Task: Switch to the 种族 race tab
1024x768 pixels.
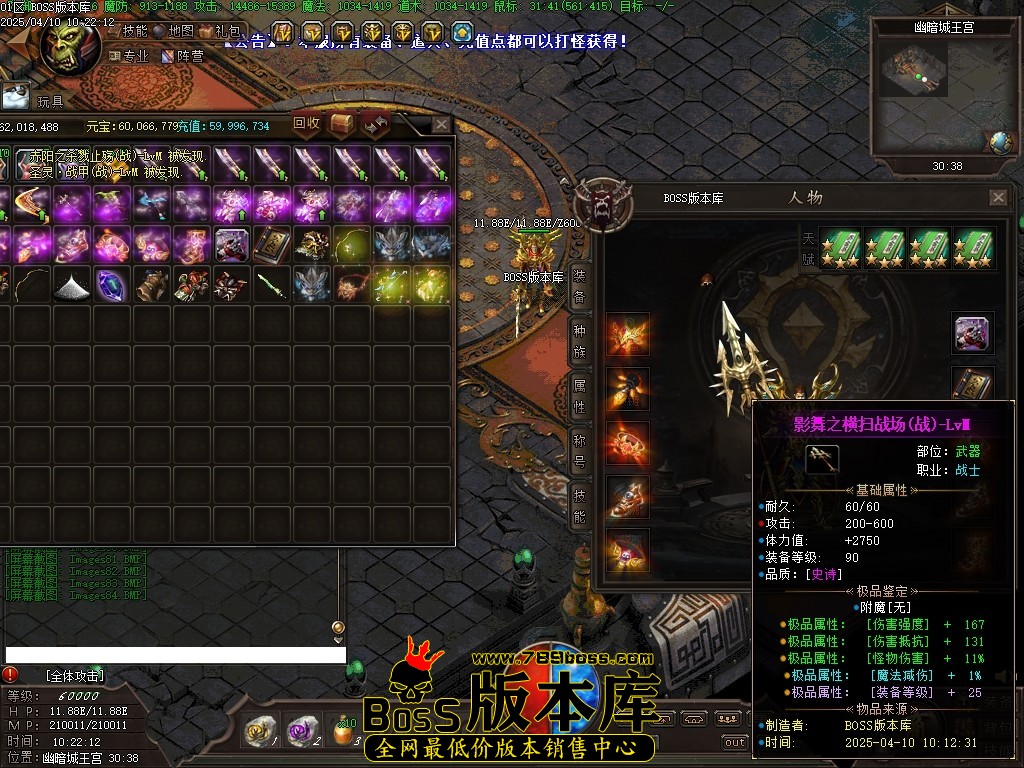Action: point(580,339)
